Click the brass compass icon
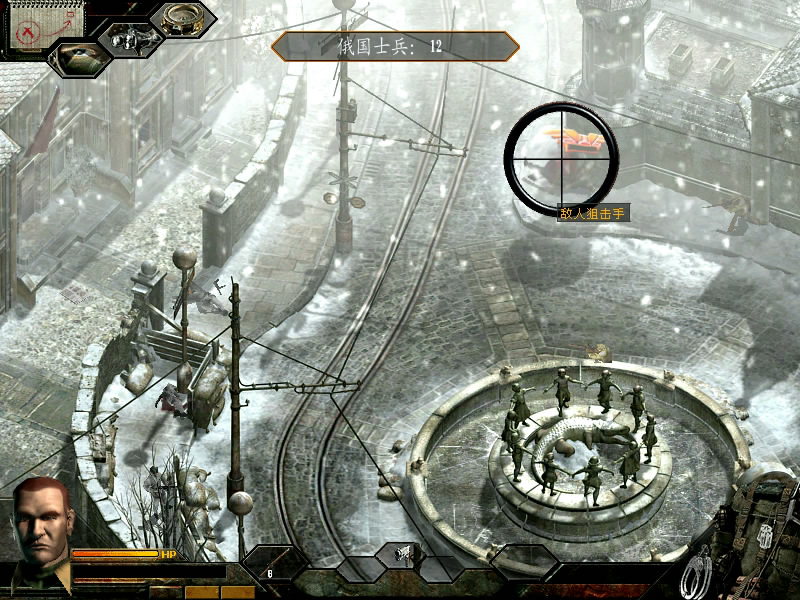 [x=181, y=18]
